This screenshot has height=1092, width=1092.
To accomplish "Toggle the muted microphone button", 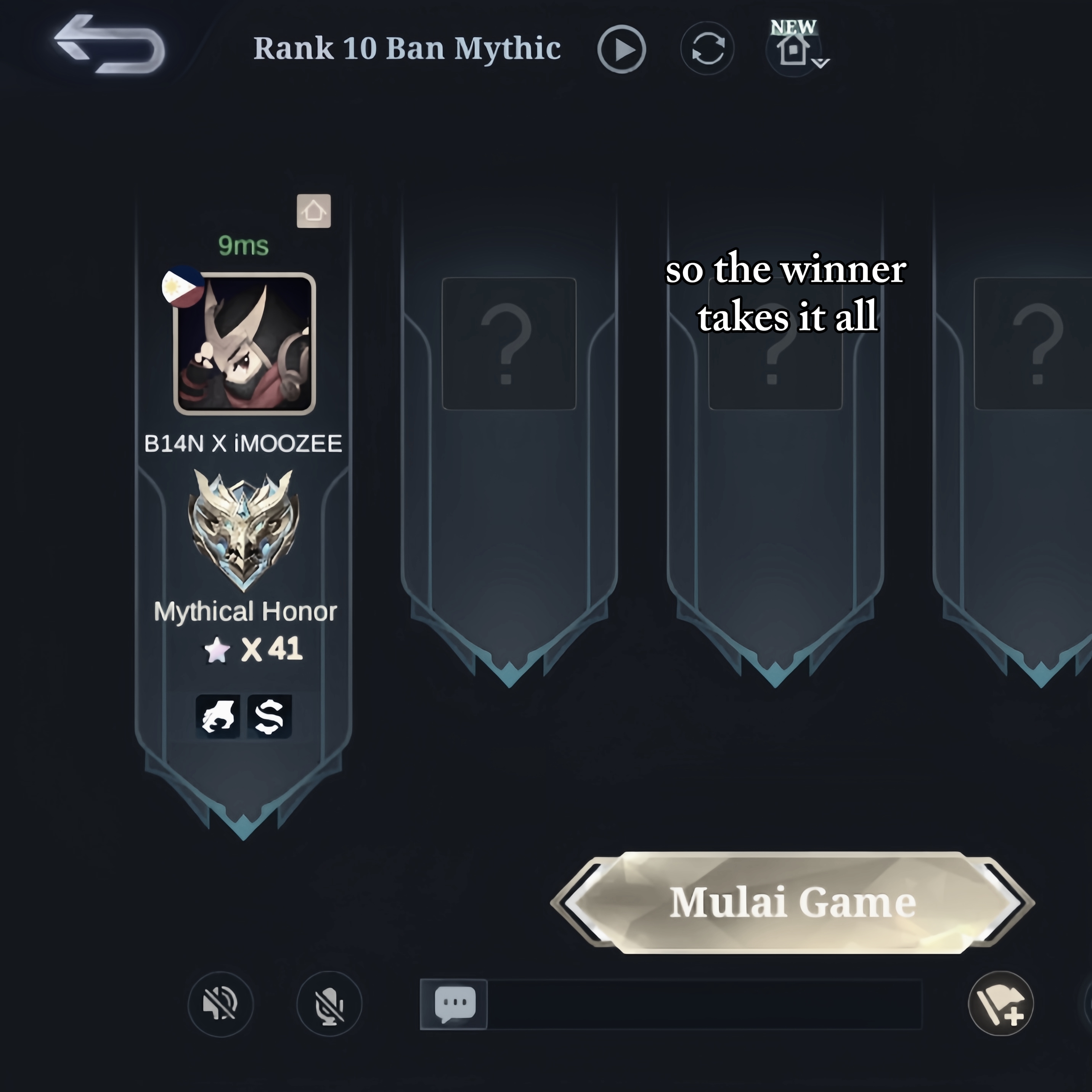I will tap(329, 1004).
